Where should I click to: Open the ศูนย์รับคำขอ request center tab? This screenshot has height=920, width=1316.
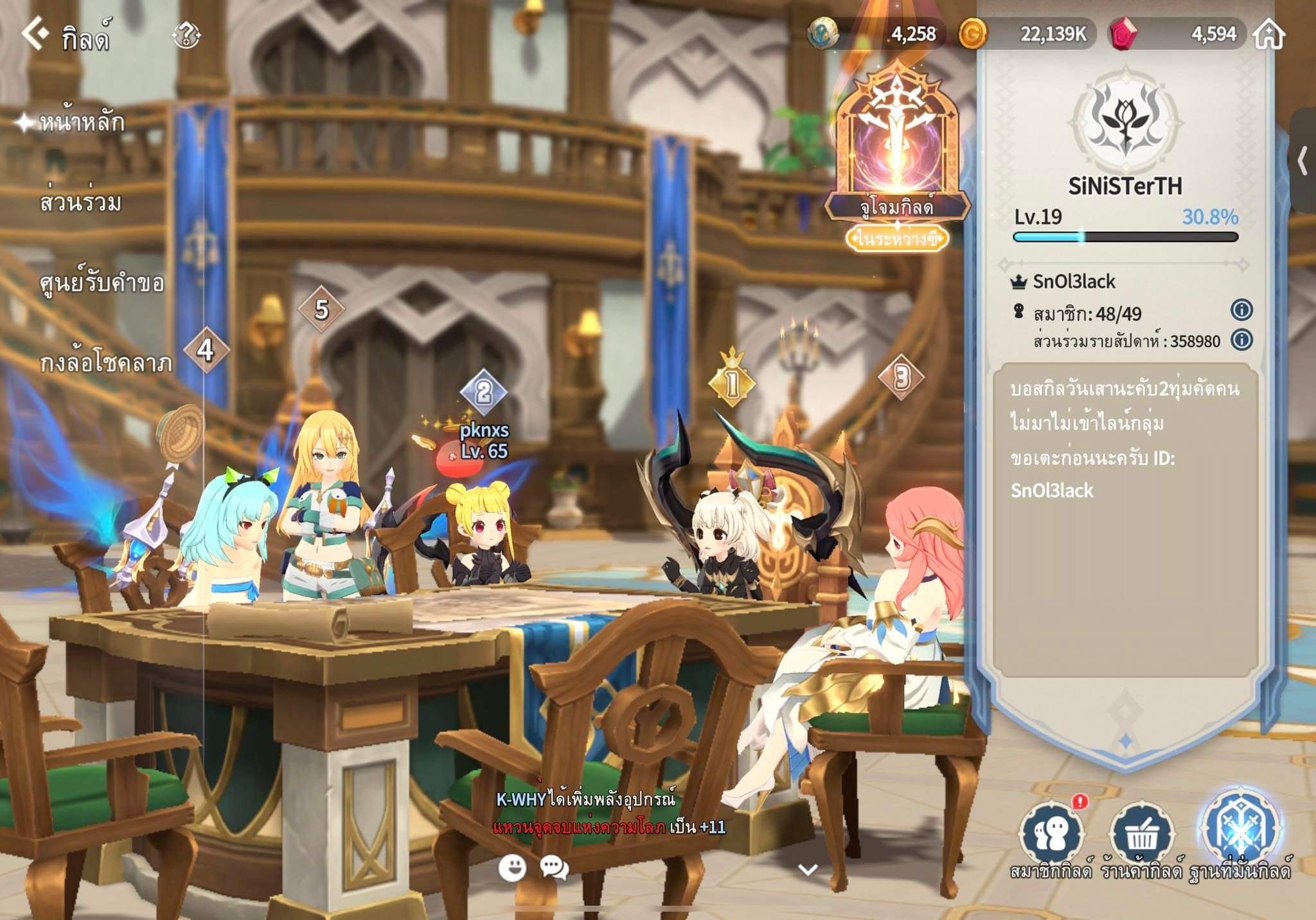102,283
